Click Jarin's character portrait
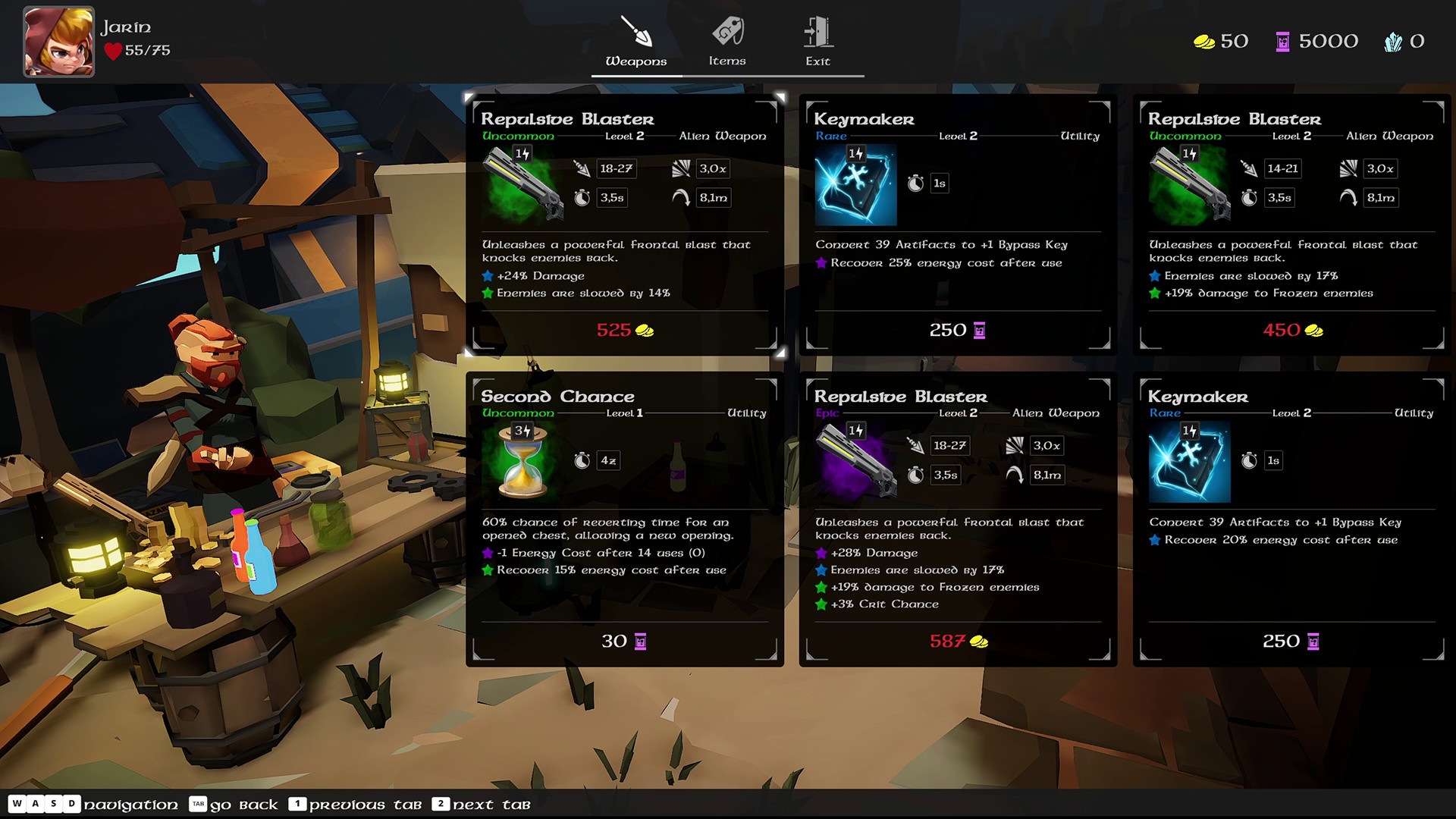The image size is (1456, 819). click(58, 42)
